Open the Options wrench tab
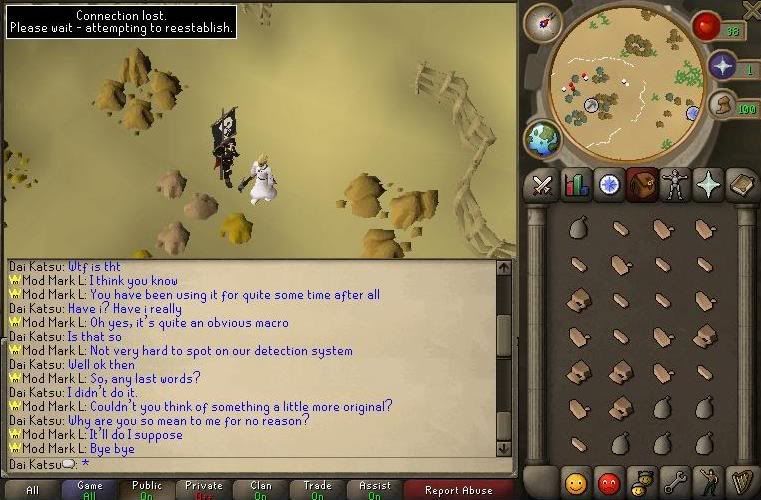 coord(675,483)
